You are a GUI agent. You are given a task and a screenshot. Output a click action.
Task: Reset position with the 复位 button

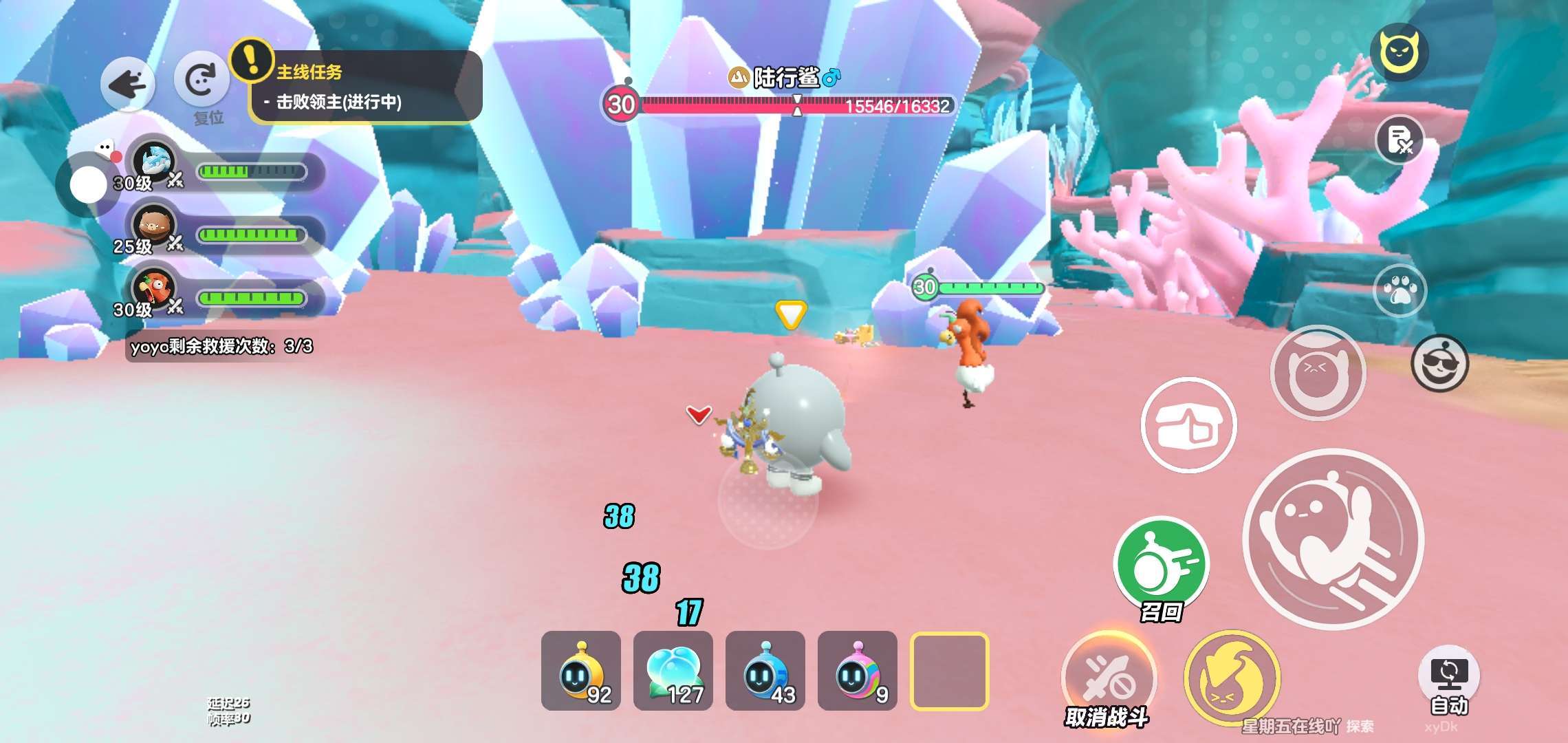click(201, 83)
